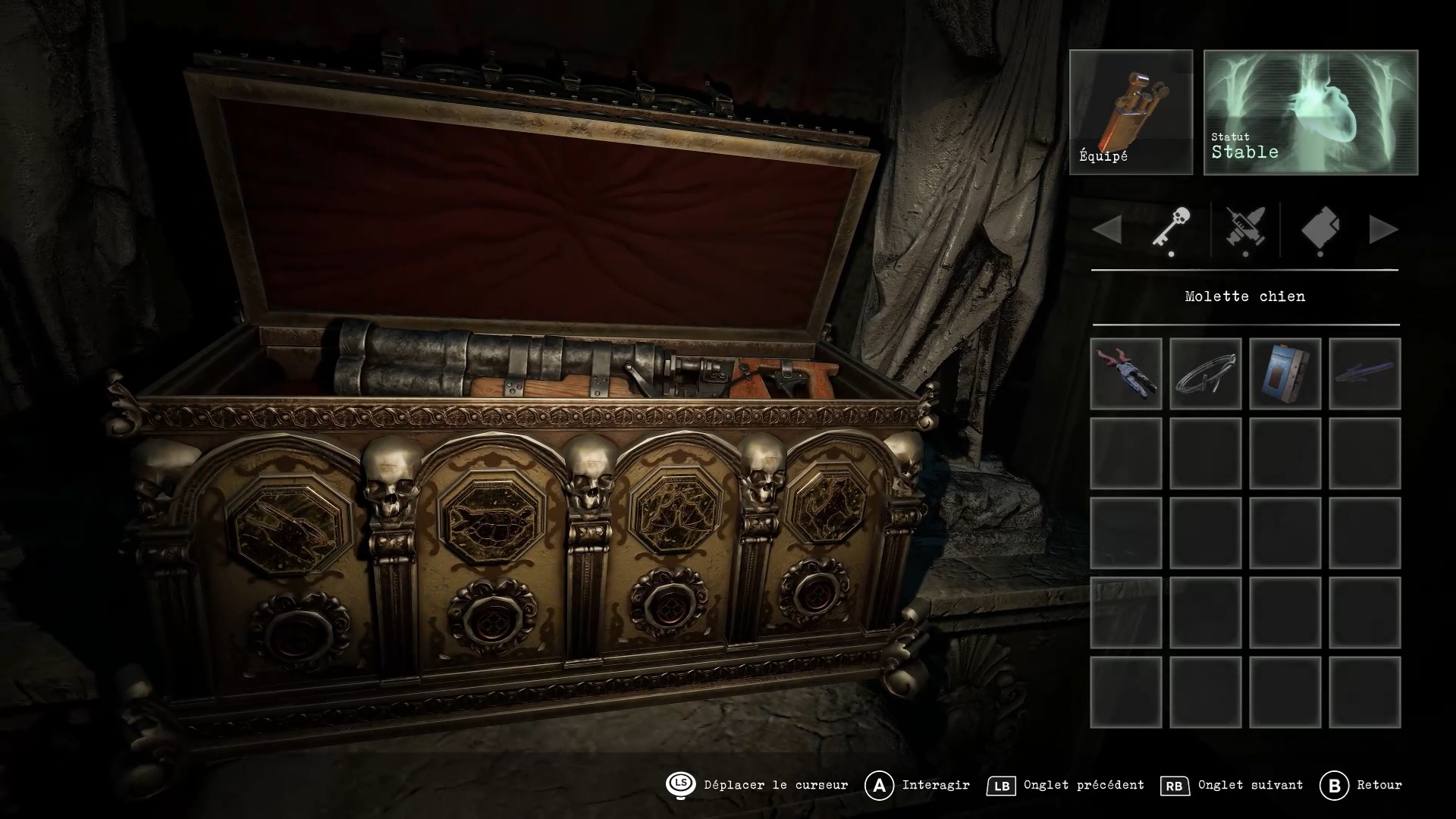Select the equipped lighter slot
This screenshot has height=819, width=1456.
1131,112
